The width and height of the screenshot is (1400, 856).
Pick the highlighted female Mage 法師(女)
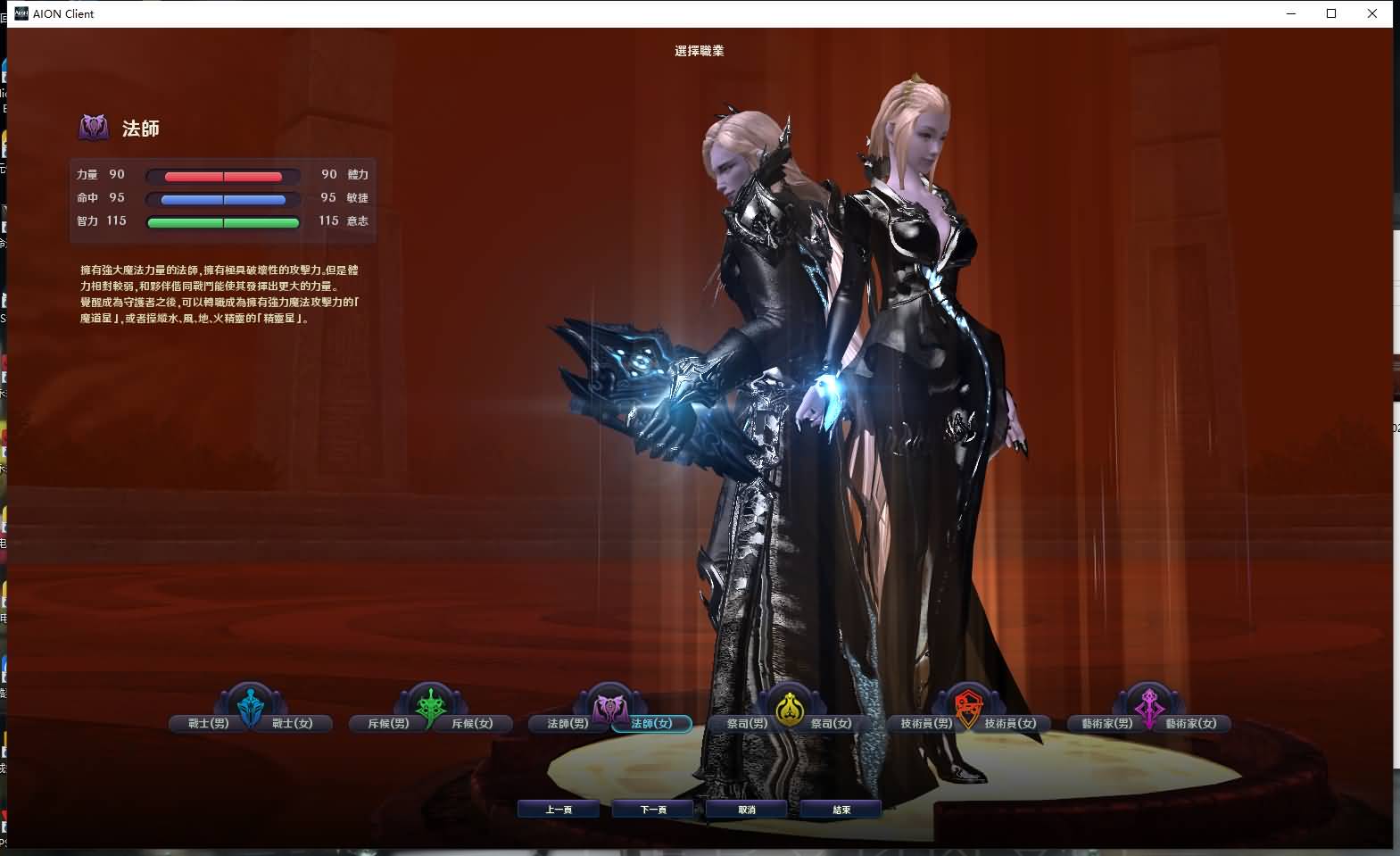(652, 723)
